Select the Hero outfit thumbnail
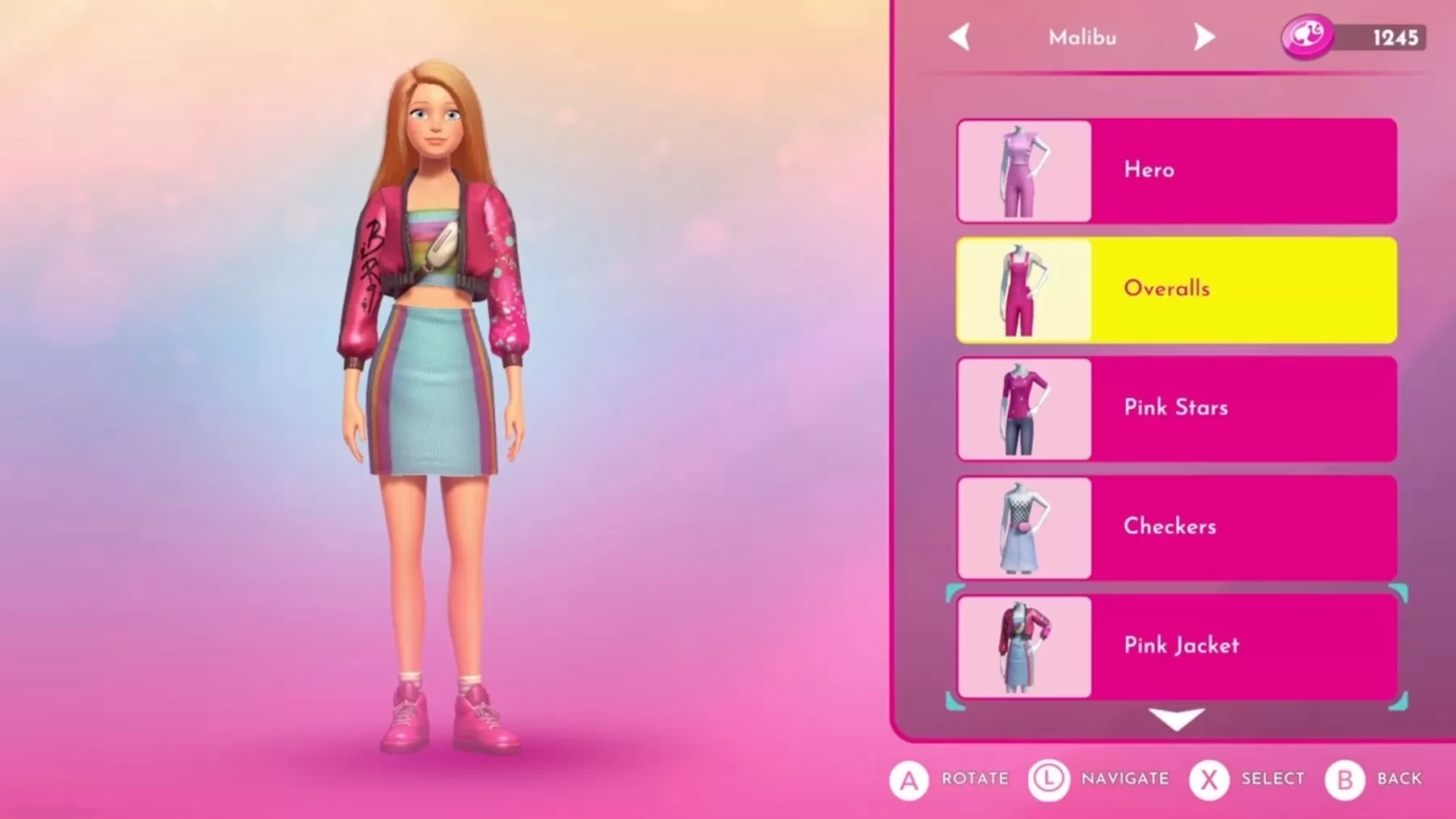 1022,170
